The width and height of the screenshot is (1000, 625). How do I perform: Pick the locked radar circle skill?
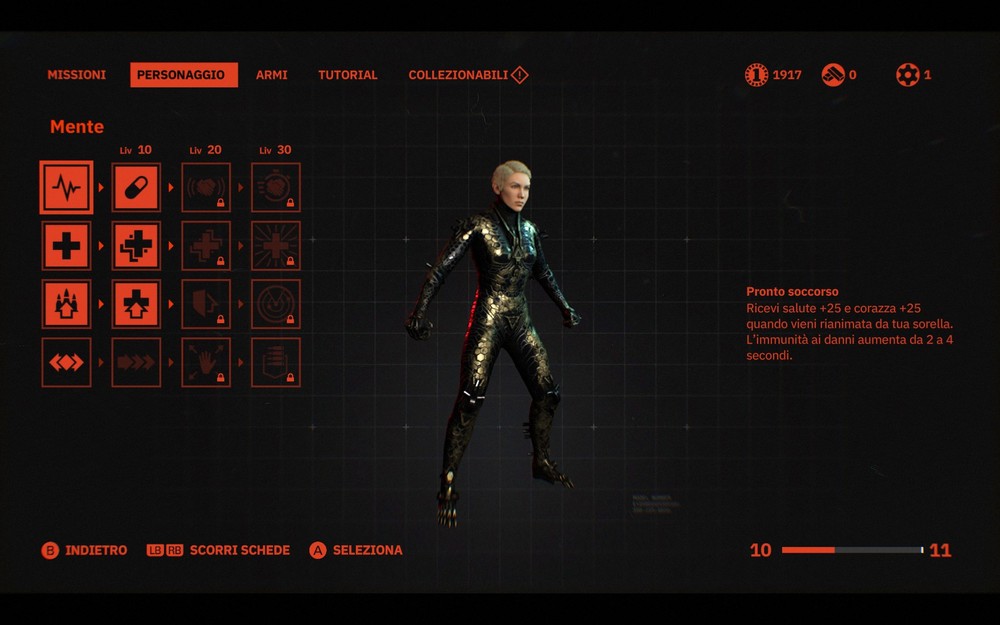tap(275, 304)
